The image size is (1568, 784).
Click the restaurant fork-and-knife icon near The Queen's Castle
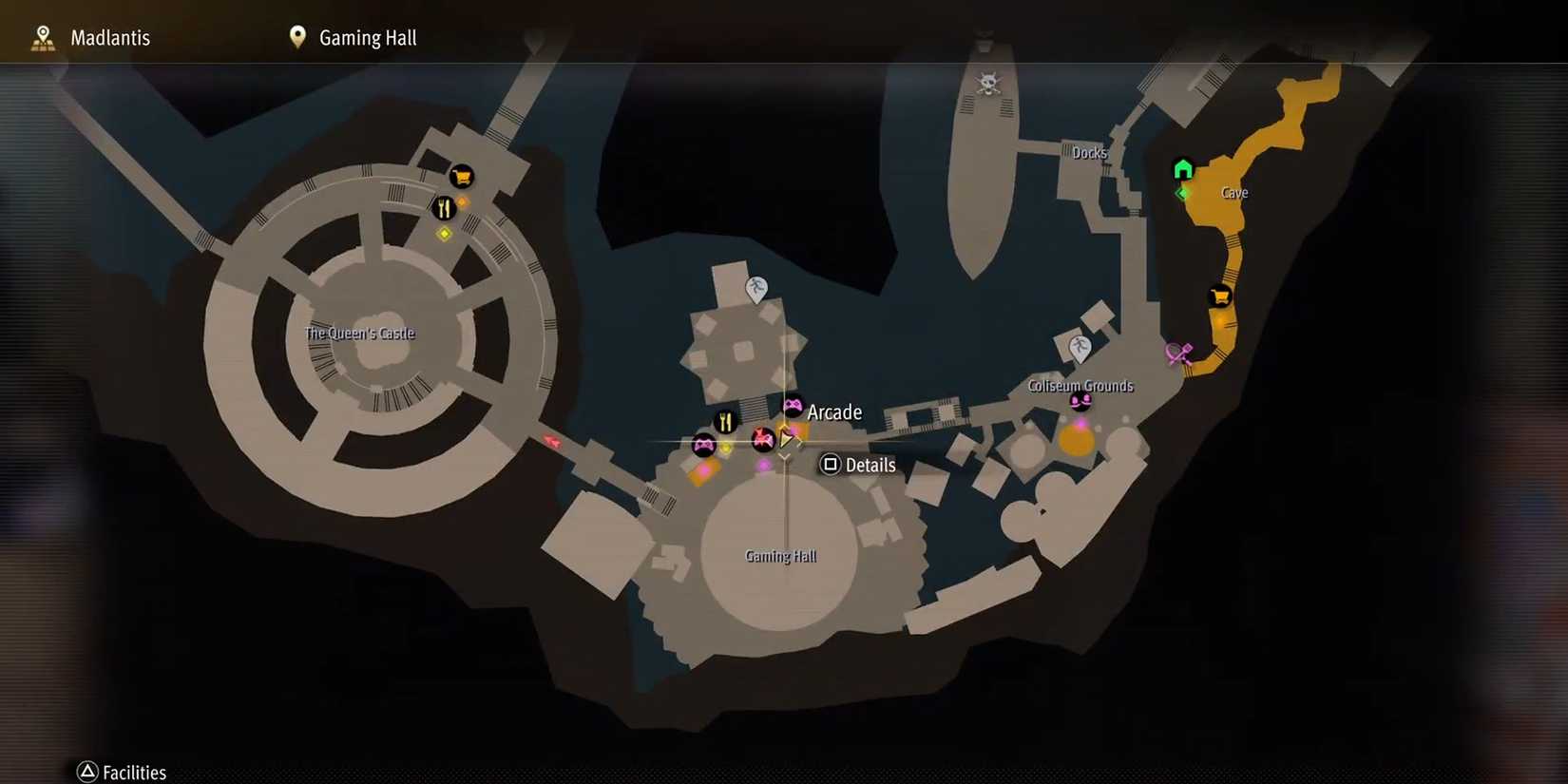(445, 207)
